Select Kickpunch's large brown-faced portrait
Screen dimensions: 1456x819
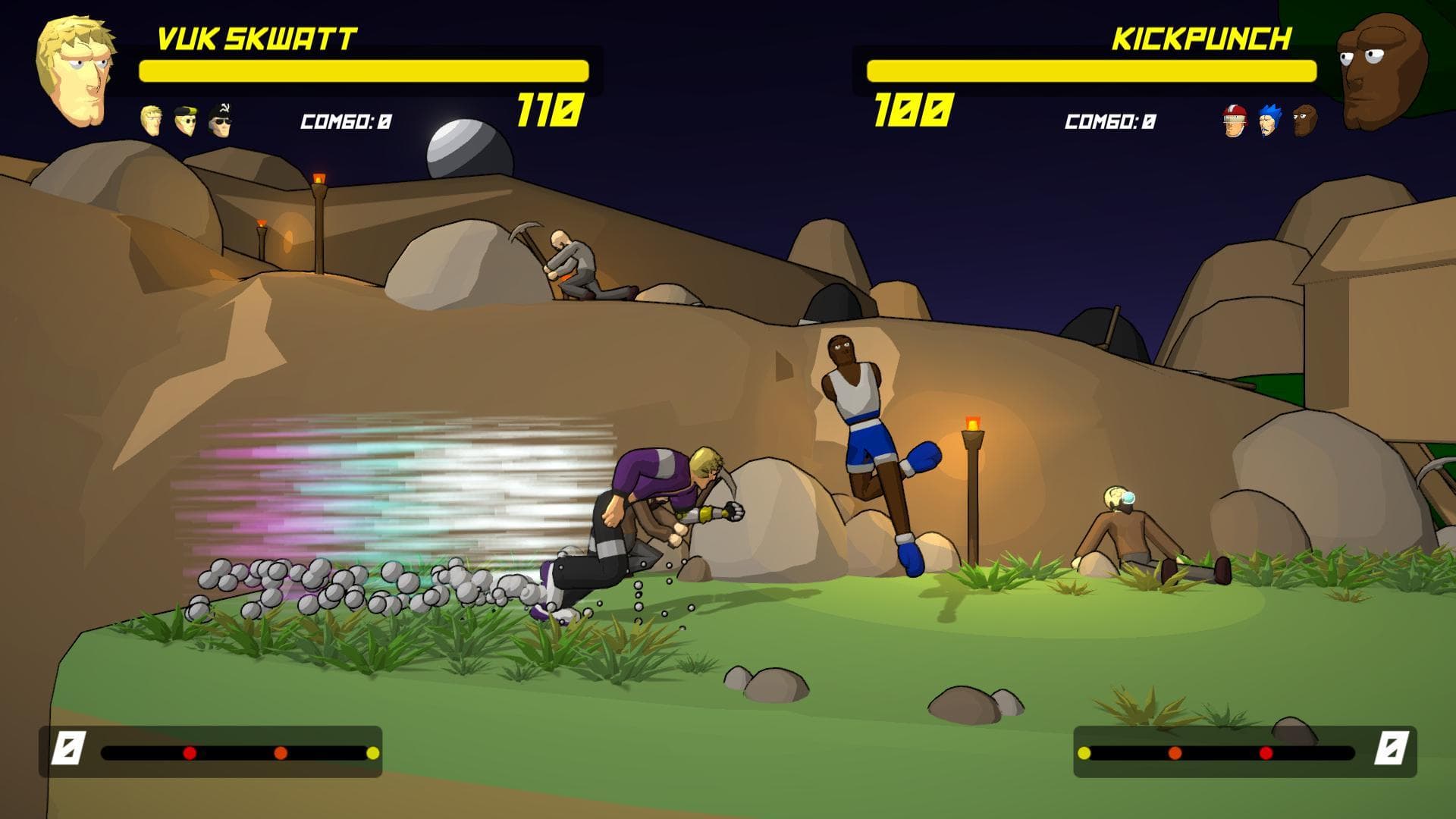(1379, 71)
